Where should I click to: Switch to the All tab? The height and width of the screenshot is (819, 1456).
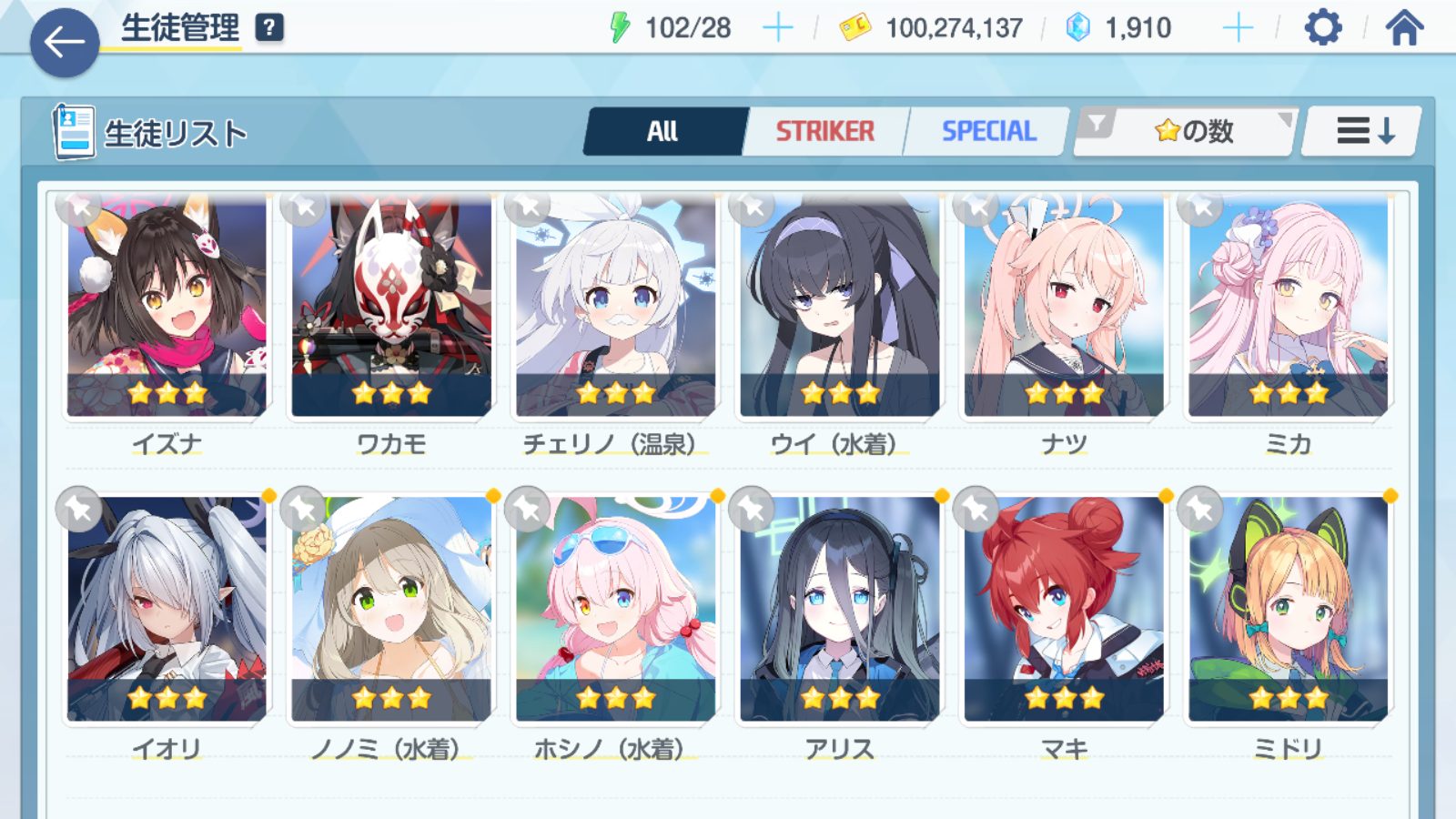coord(663,132)
